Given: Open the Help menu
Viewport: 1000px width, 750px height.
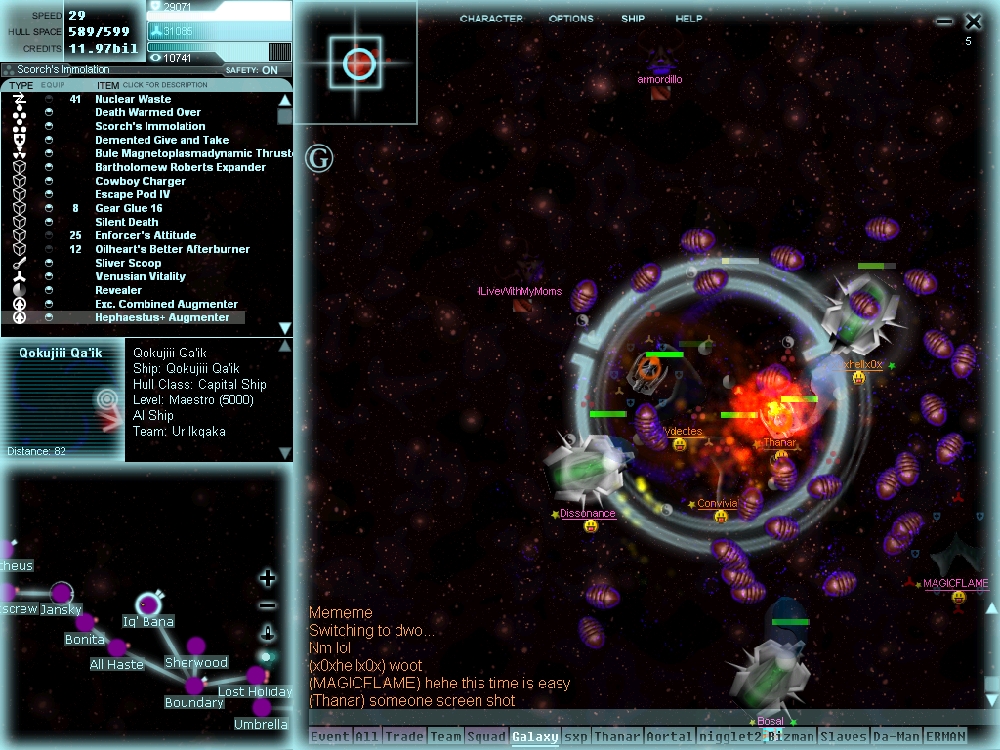Looking at the screenshot, I should pyautogui.click(x=689, y=19).
